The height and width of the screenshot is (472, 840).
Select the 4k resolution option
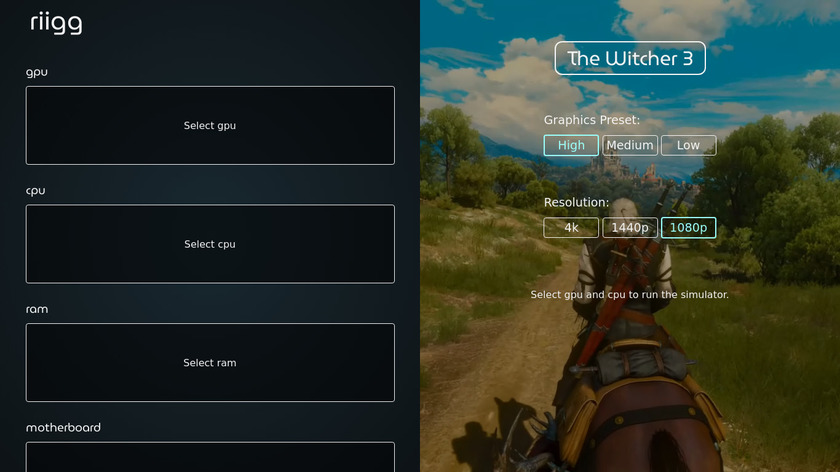pyautogui.click(x=571, y=228)
